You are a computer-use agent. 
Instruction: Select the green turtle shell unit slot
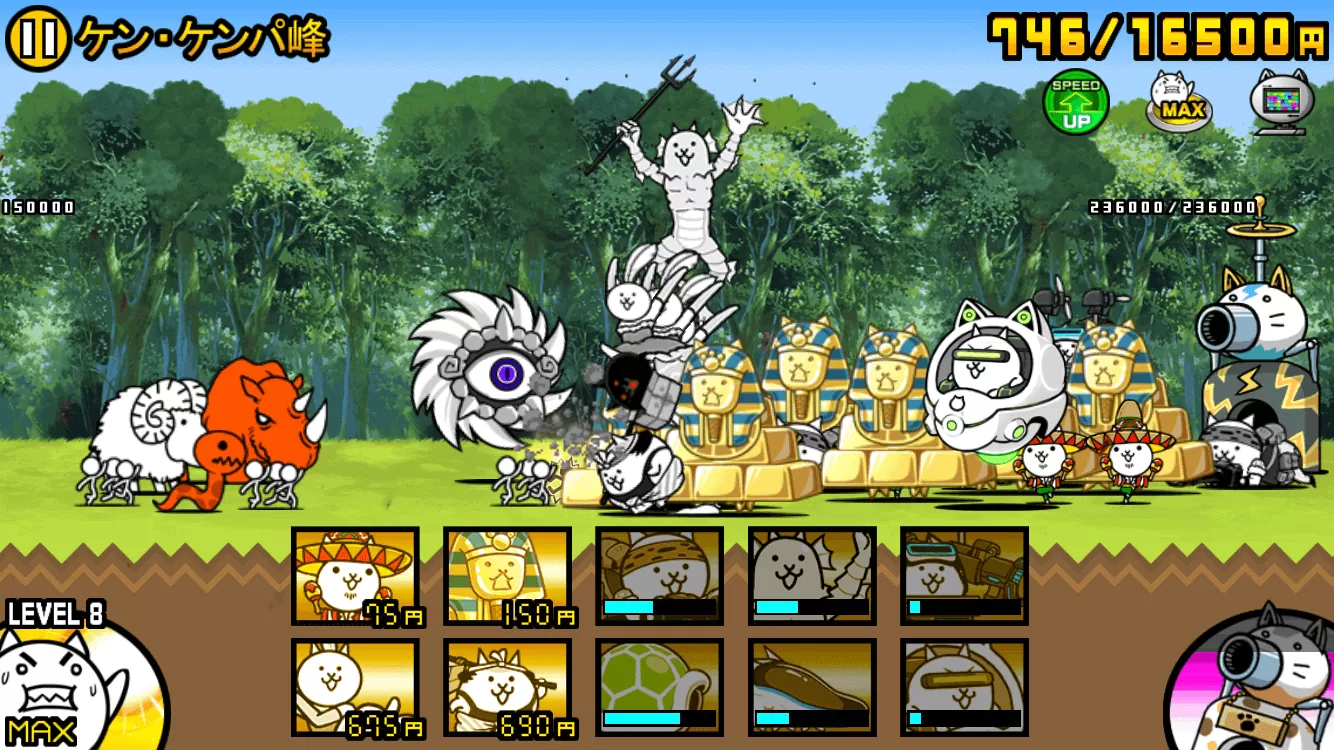tap(660, 688)
